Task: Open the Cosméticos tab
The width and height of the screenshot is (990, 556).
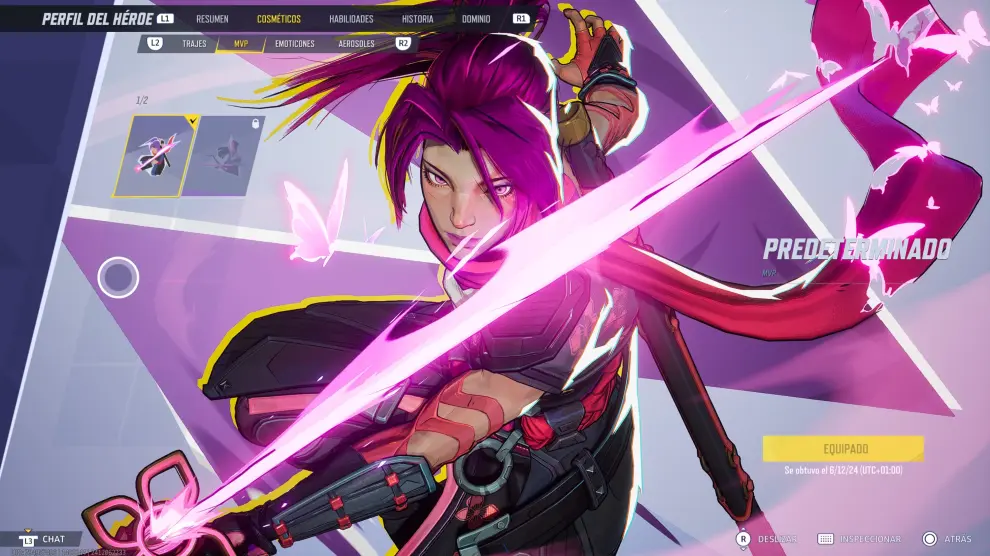Action: 279,19
